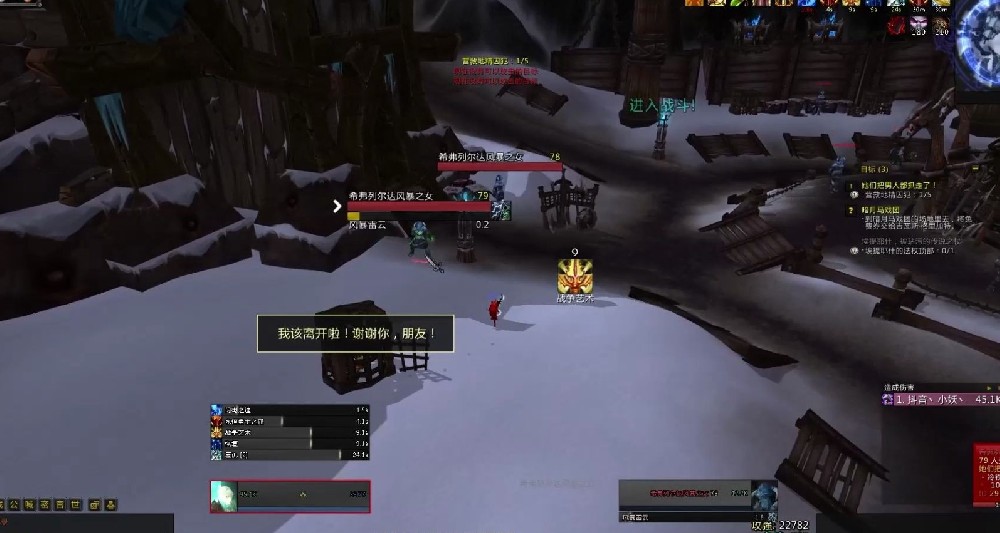Image resolution: width=1000 pixels, height=533 pixels.
Task: Select the player unit frame portrait
Action: (x=224, y=496)
